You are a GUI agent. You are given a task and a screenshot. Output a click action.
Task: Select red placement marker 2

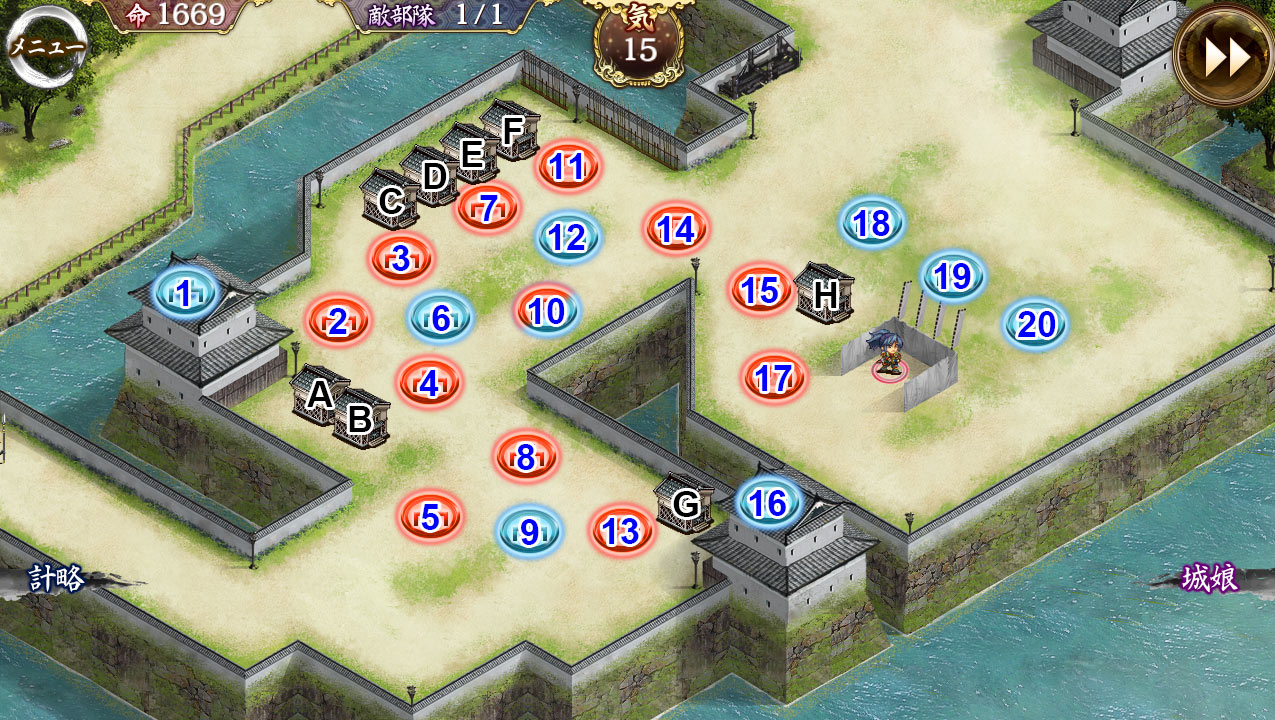(338, 321)
